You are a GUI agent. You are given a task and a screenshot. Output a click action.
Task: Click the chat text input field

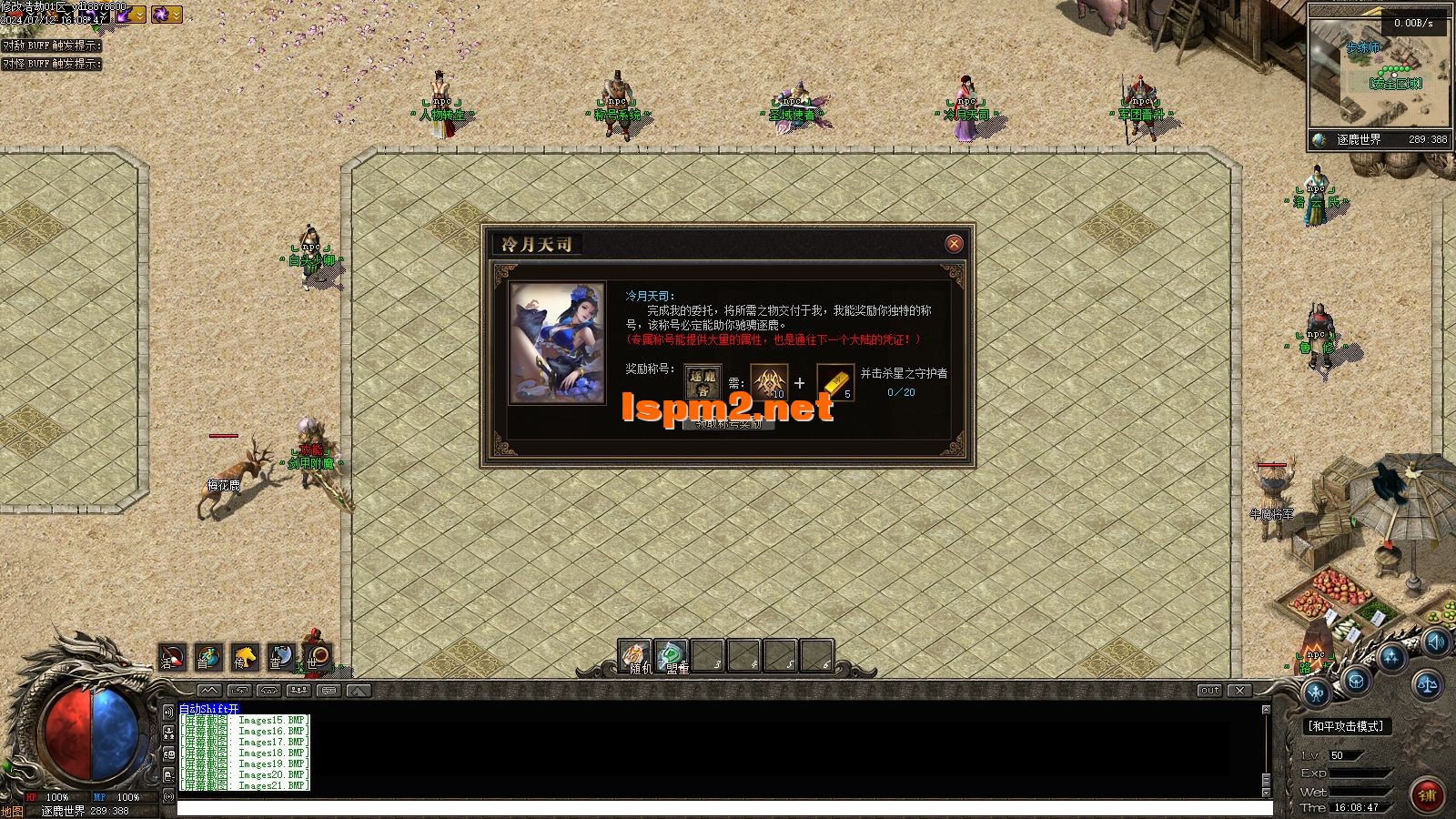[x=723, y=808]
